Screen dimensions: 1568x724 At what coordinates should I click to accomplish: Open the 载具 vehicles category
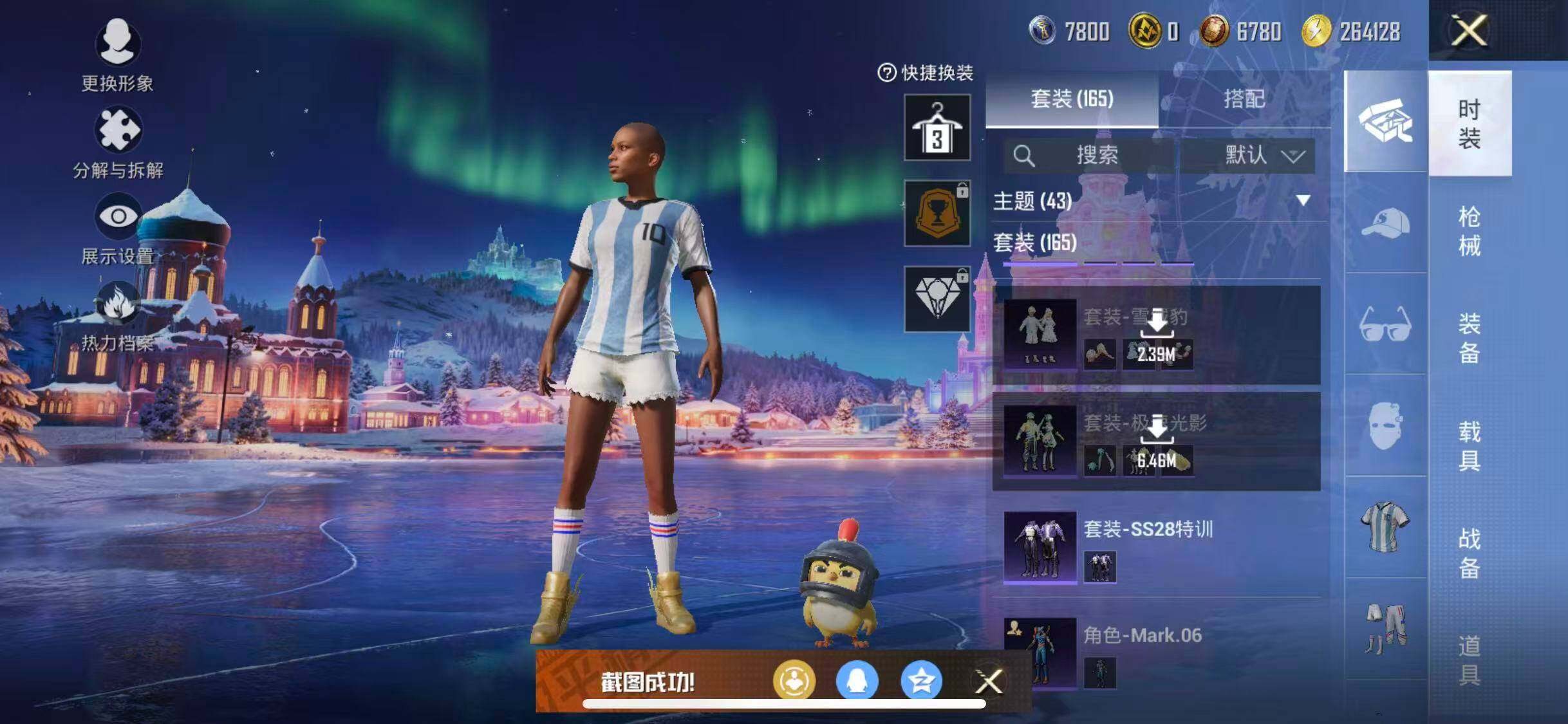pyautogui.click(x=1469, y=445)
